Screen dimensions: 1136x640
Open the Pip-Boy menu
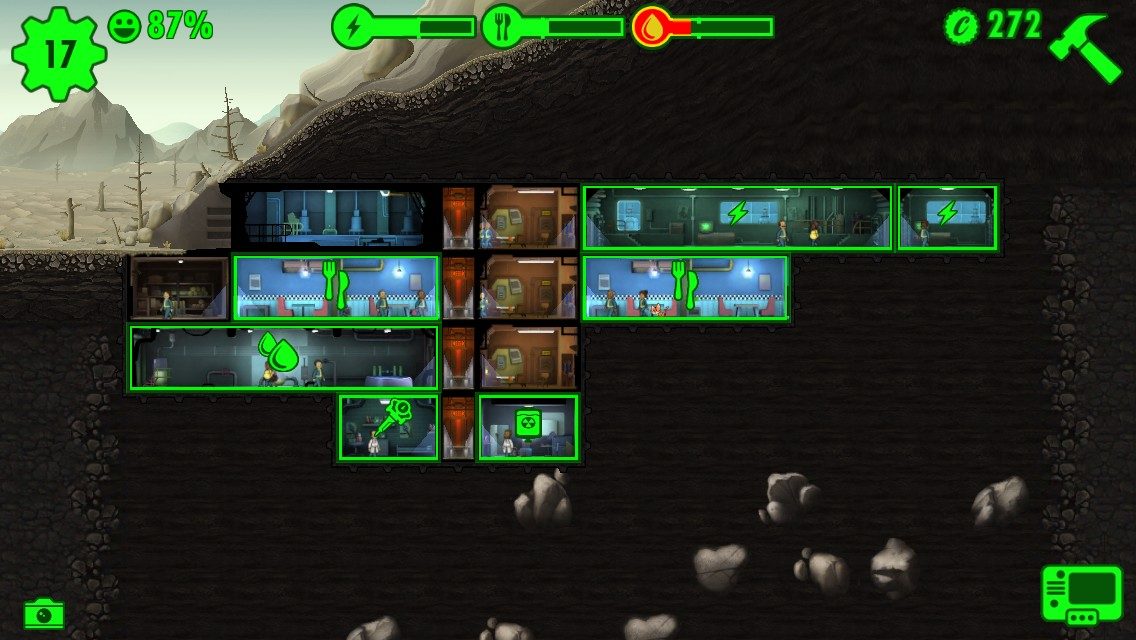click(1081, 595)
